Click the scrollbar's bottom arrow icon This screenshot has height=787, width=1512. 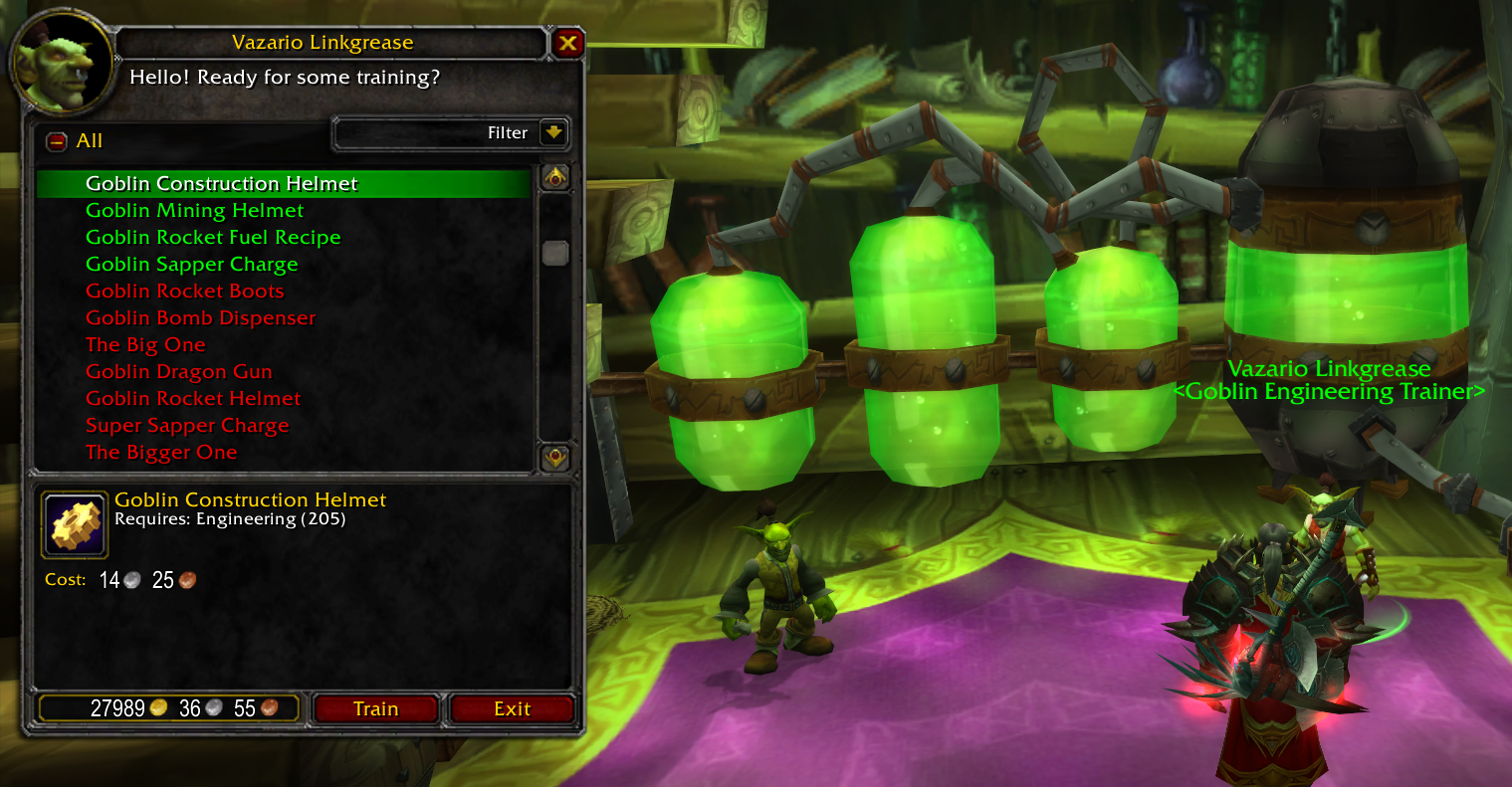pyautogui.click(x=554, y=457)
